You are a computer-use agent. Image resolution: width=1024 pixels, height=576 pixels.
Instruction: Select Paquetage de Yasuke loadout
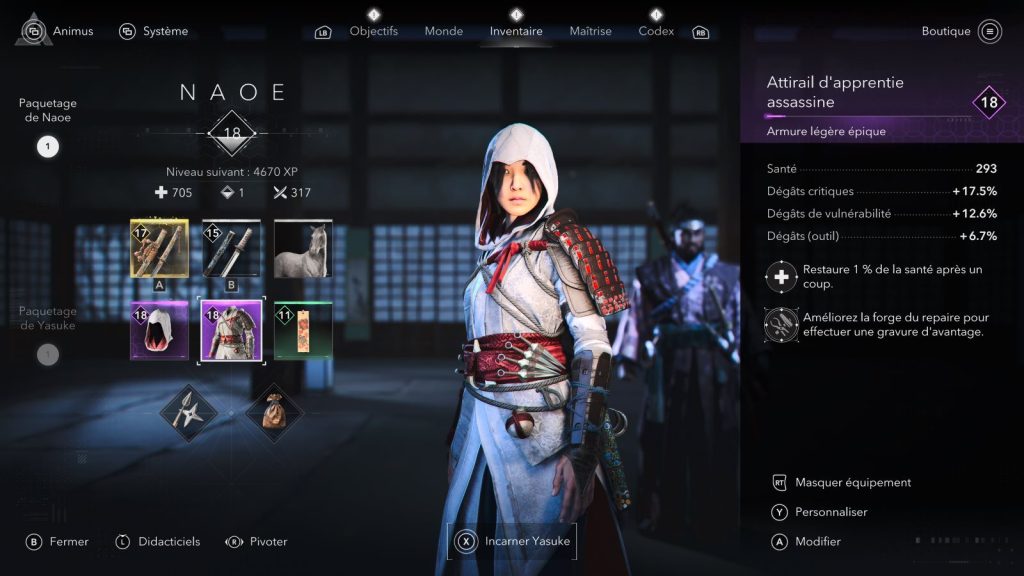[x=48, y=353]
